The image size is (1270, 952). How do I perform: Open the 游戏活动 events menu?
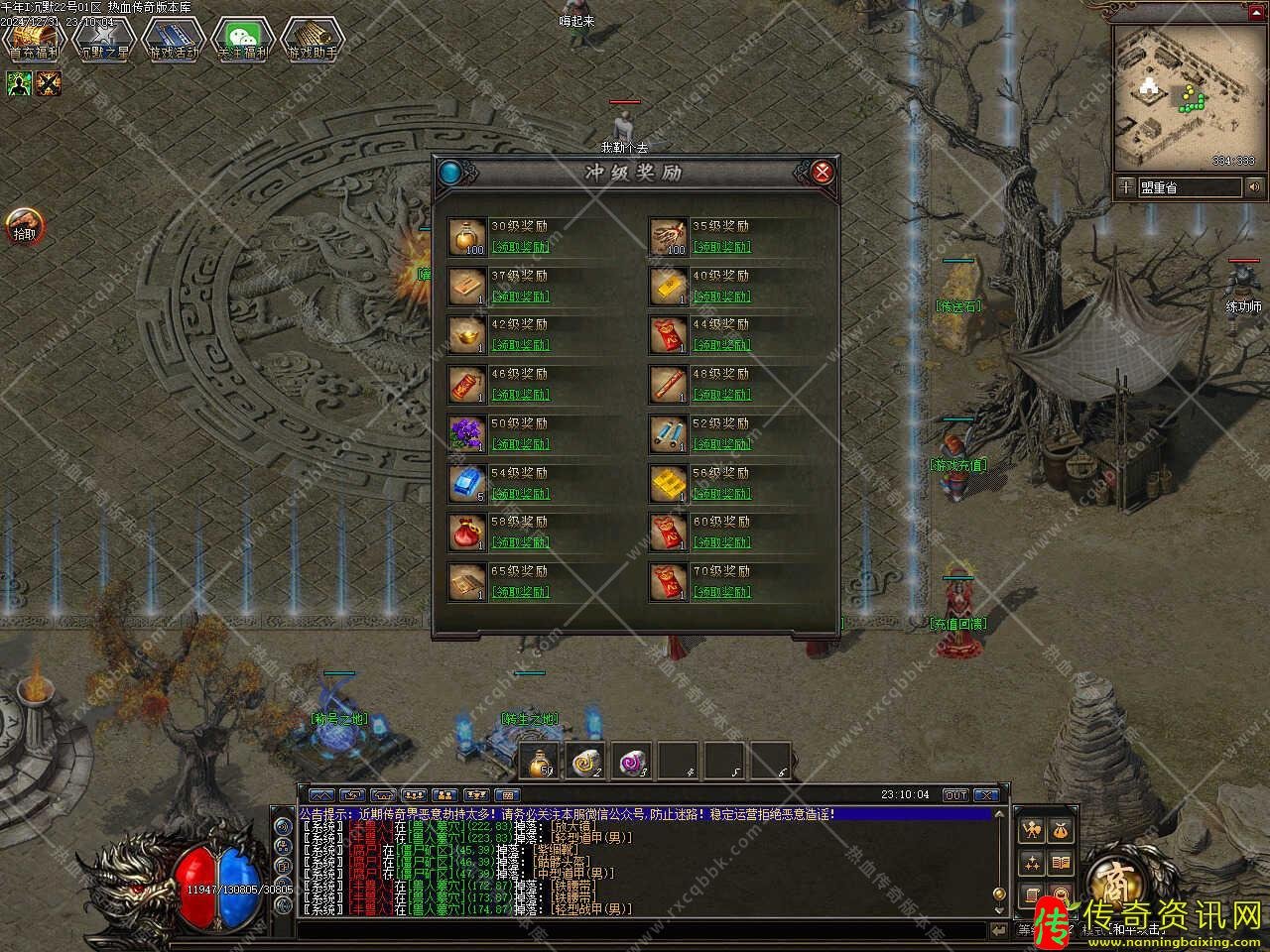pos(173,40)
